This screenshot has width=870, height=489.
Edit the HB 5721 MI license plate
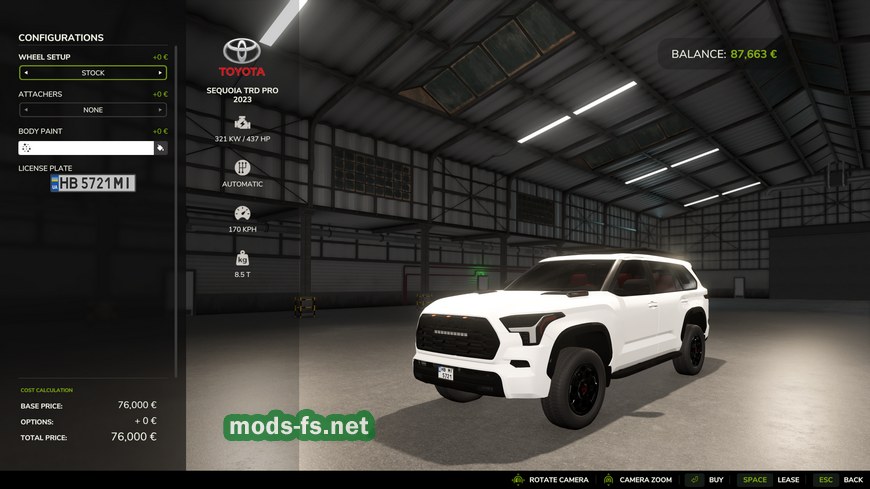93,183
